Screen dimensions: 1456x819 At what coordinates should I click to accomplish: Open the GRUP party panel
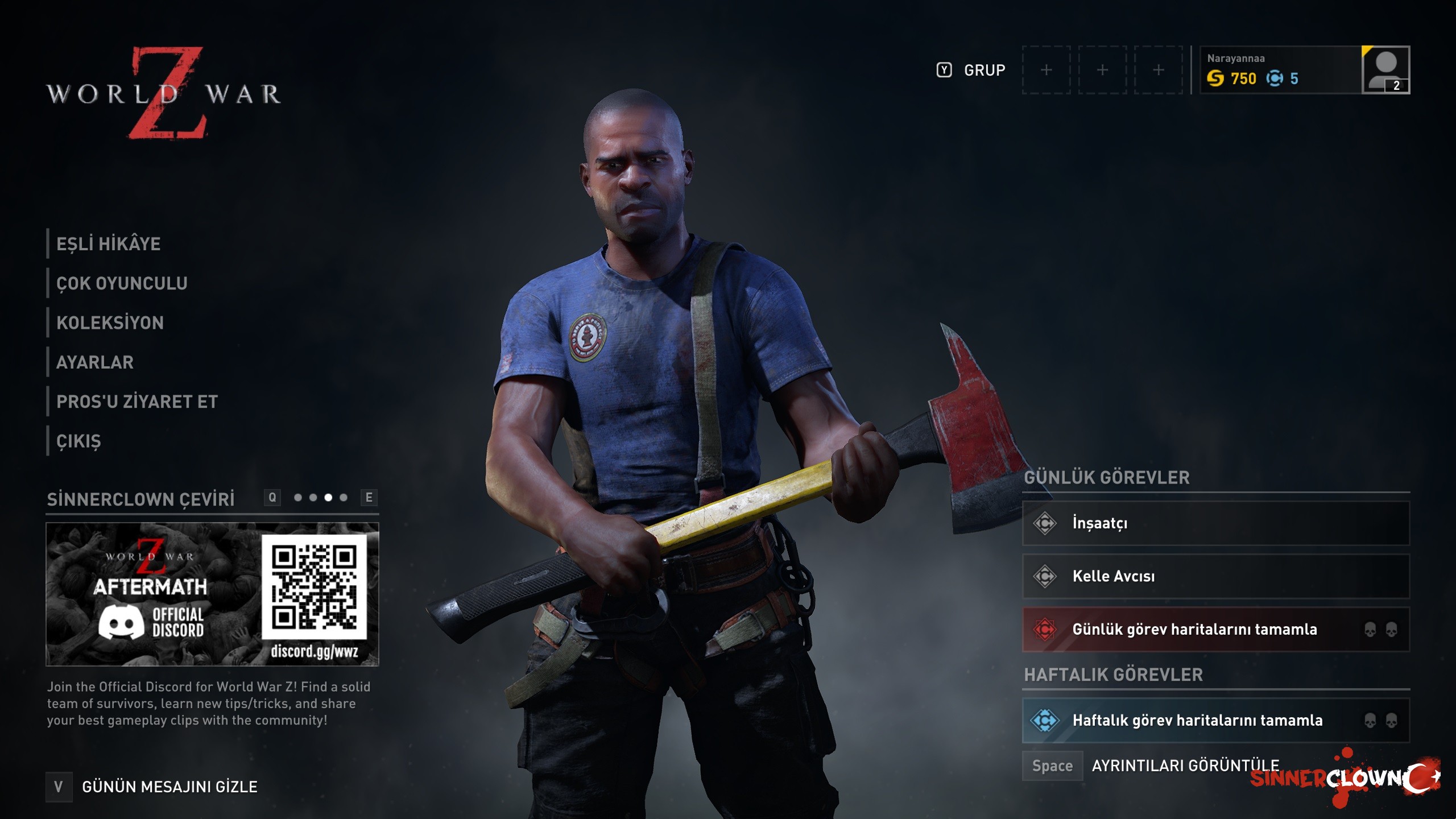click(x=984, y=71)
